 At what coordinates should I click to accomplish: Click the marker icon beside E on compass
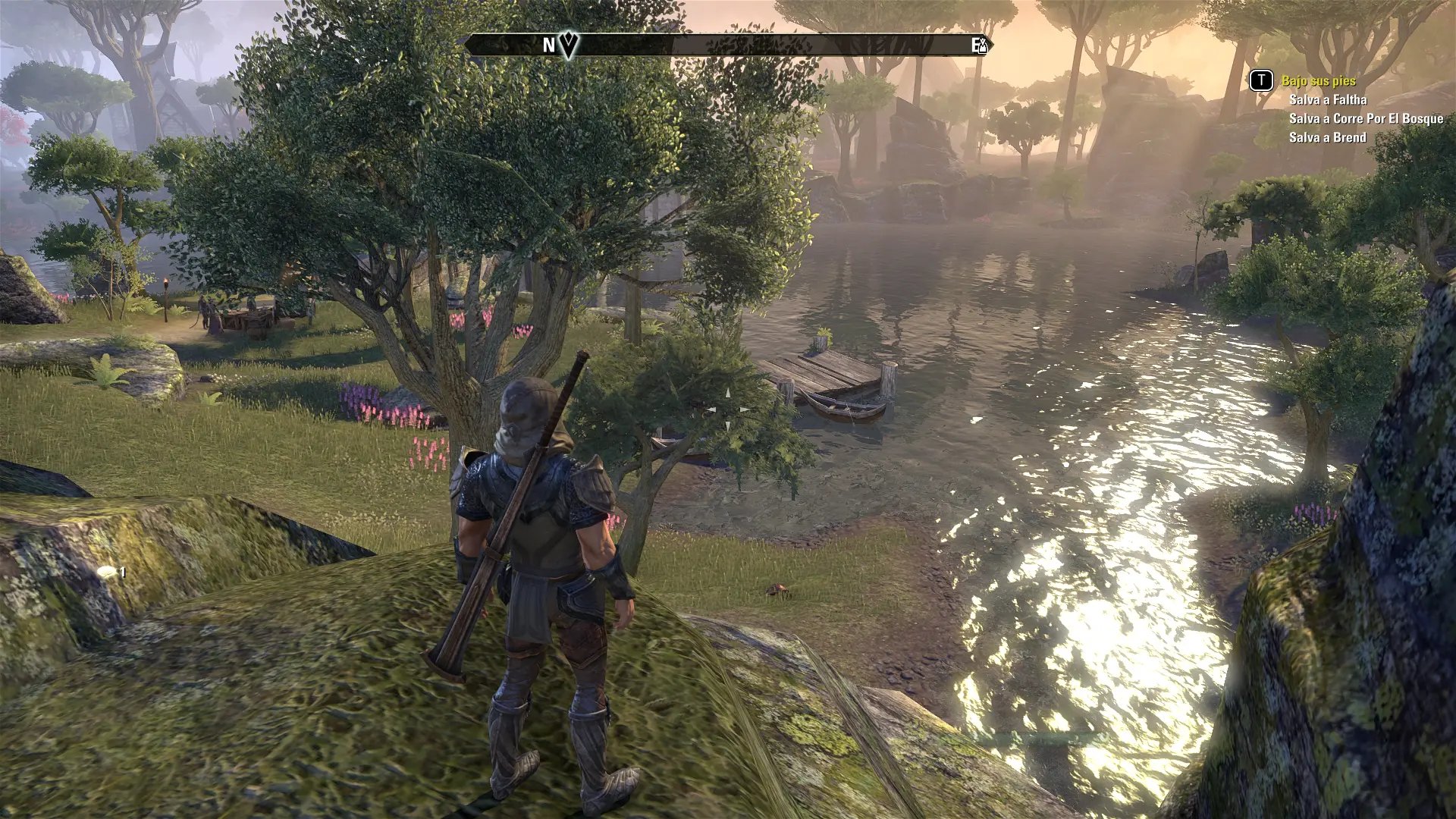click(984, 45)
